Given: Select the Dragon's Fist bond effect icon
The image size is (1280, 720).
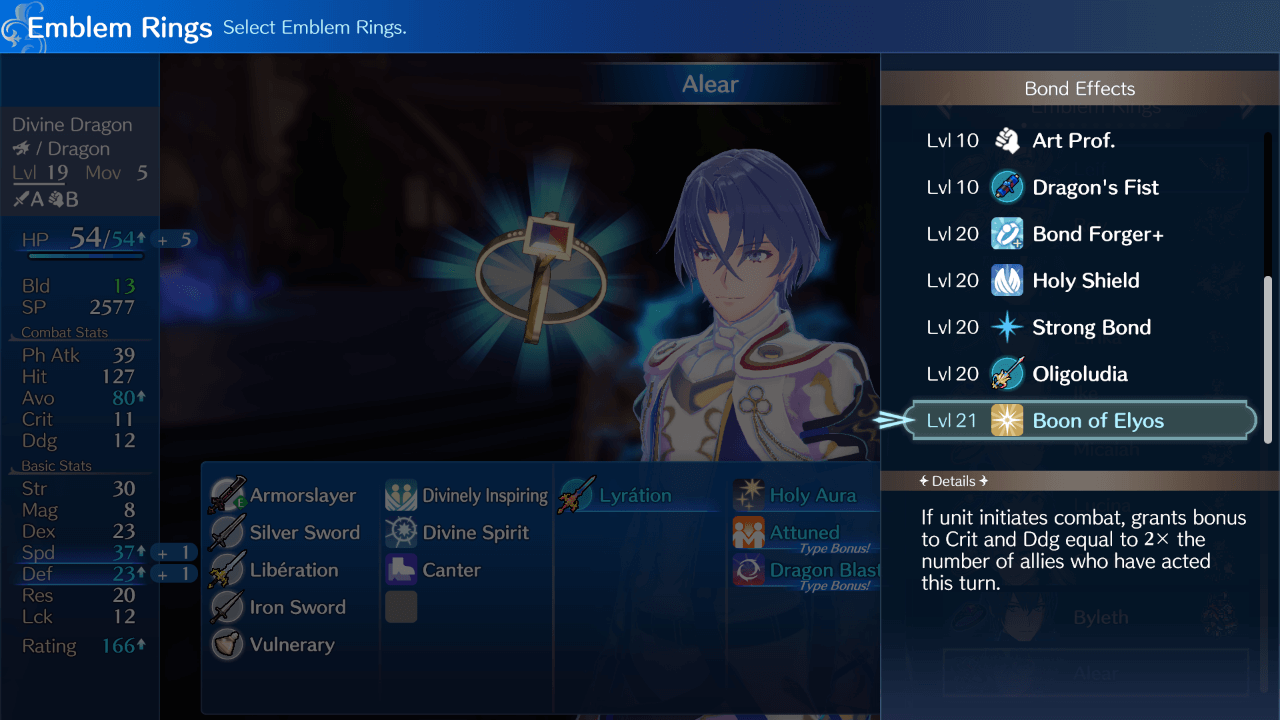Looking at the screenshot, I should coord(1007,187).
